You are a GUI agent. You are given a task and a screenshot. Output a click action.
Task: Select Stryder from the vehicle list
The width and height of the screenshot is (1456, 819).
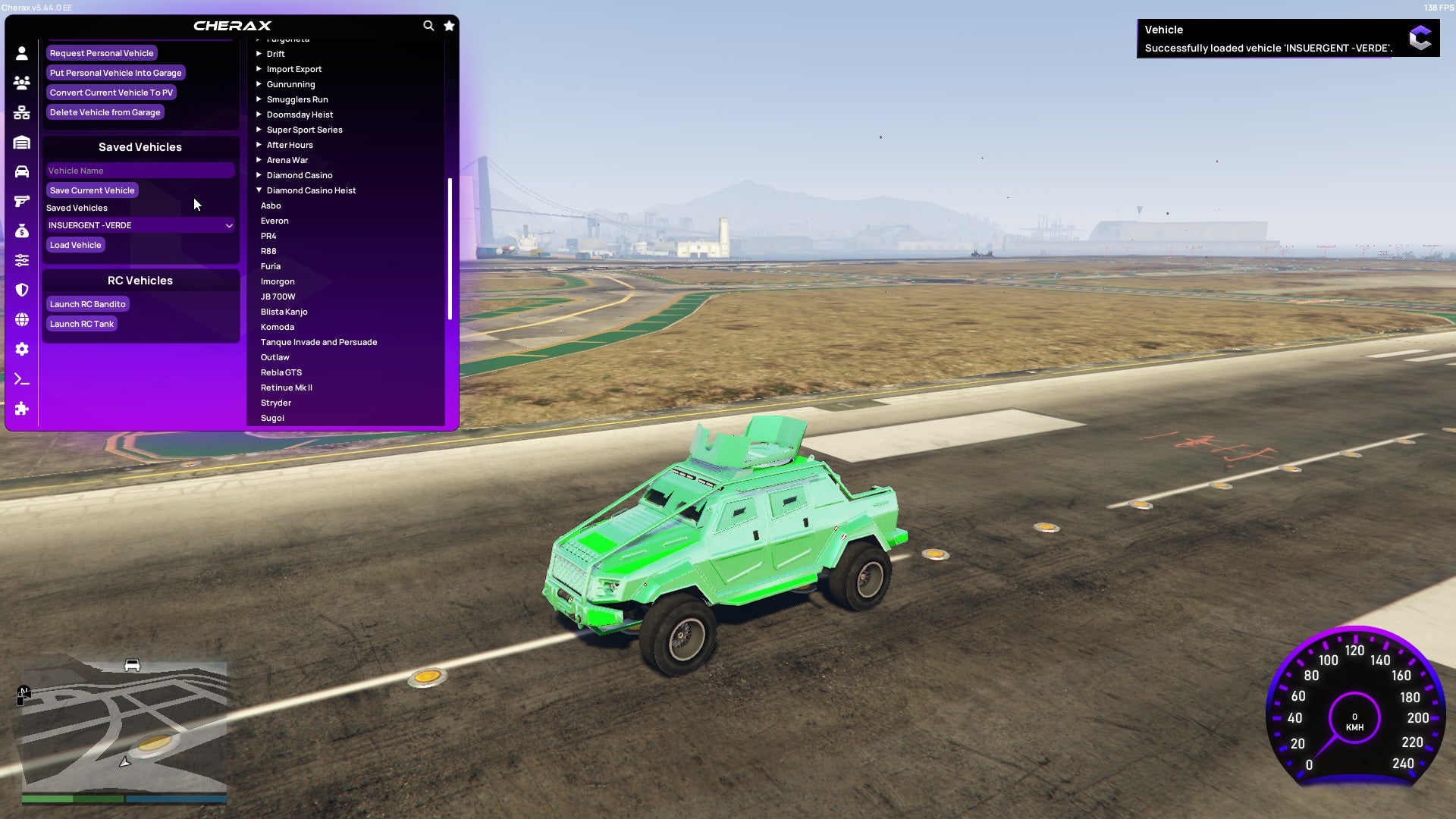[276, 403]
